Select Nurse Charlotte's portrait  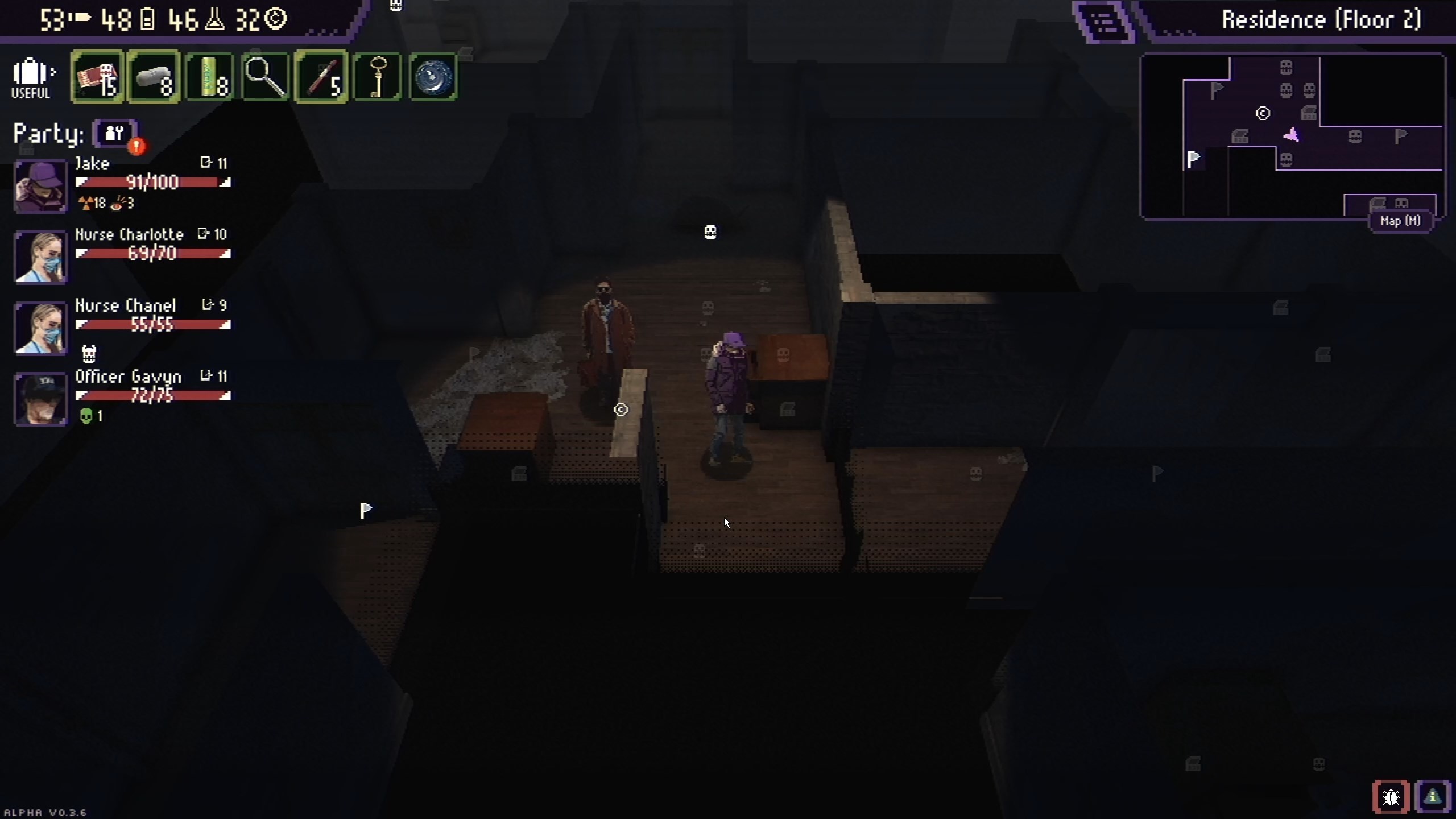[x=40, y=257]
